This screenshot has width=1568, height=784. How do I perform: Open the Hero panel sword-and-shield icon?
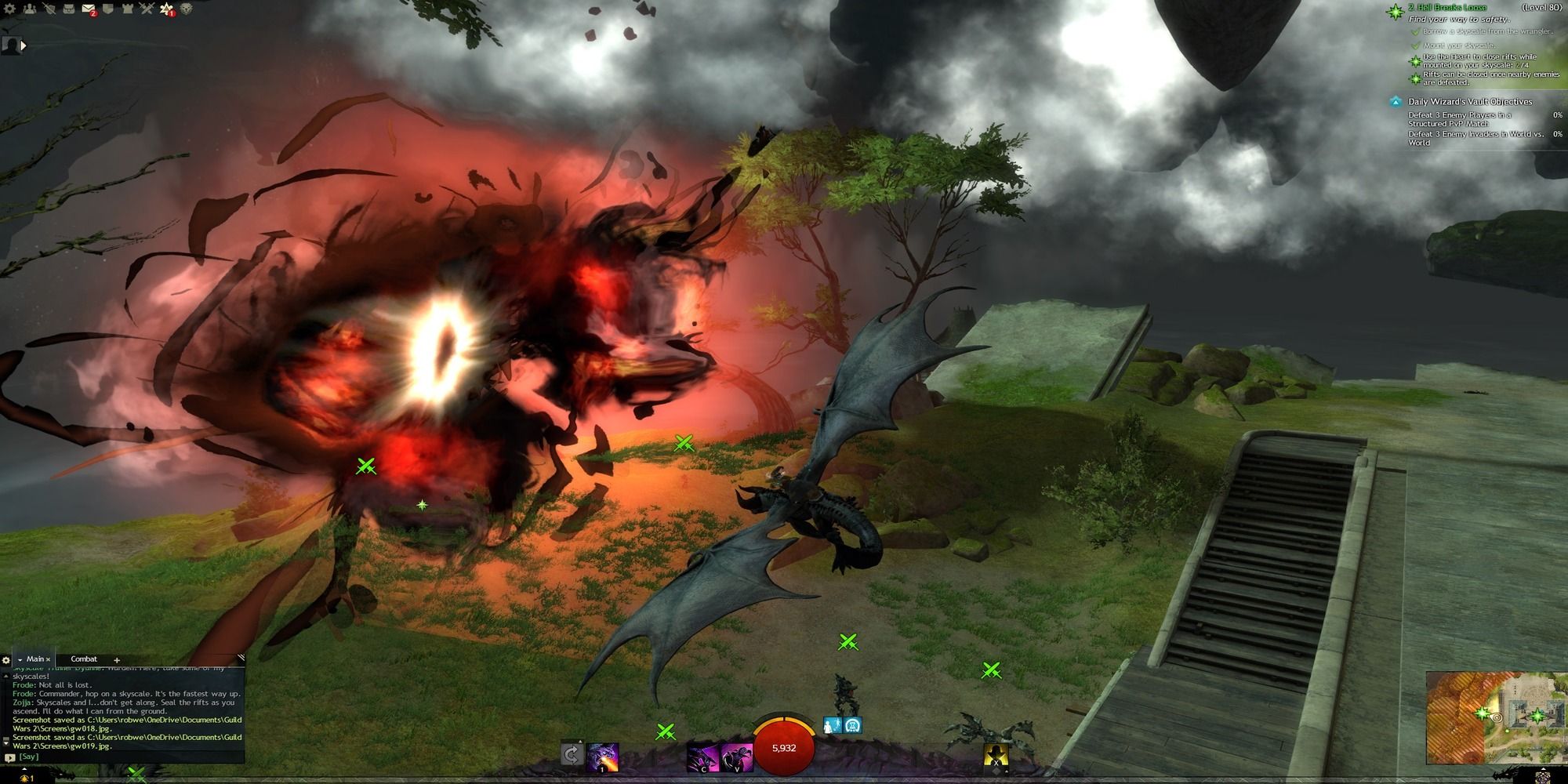(49, 9)
